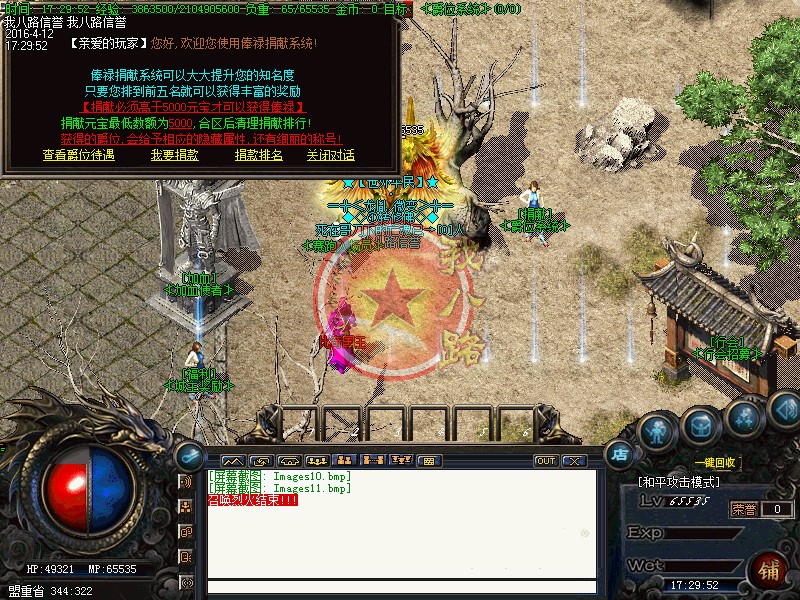Switch the 和平攻击模式 attack mode label

680,482
